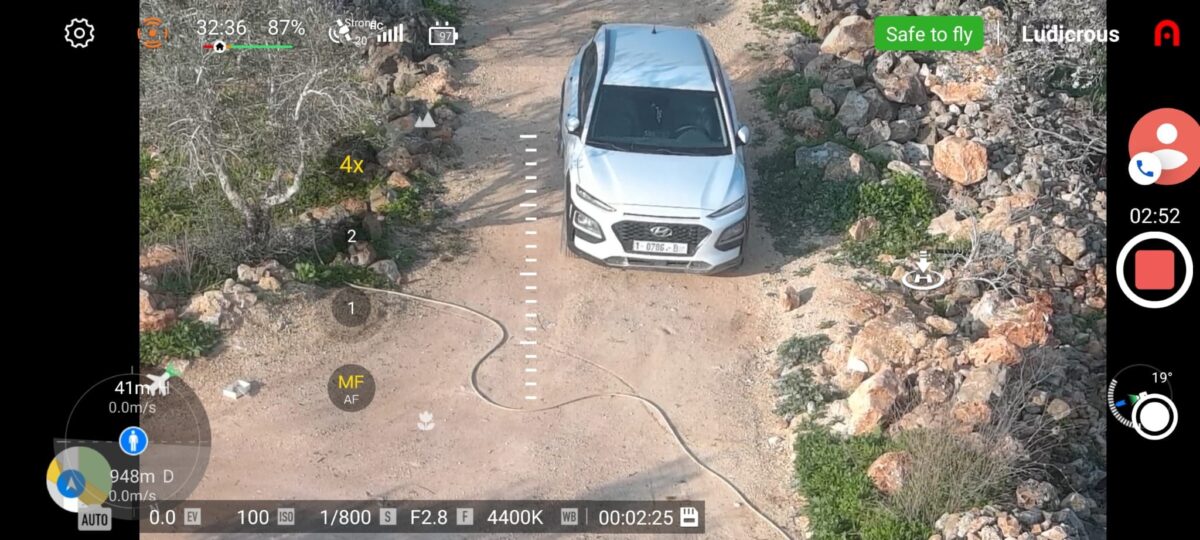The image size is (1200, 540).
Task: Change the Ludicrous flight mode
Action: coord(1070,34)
